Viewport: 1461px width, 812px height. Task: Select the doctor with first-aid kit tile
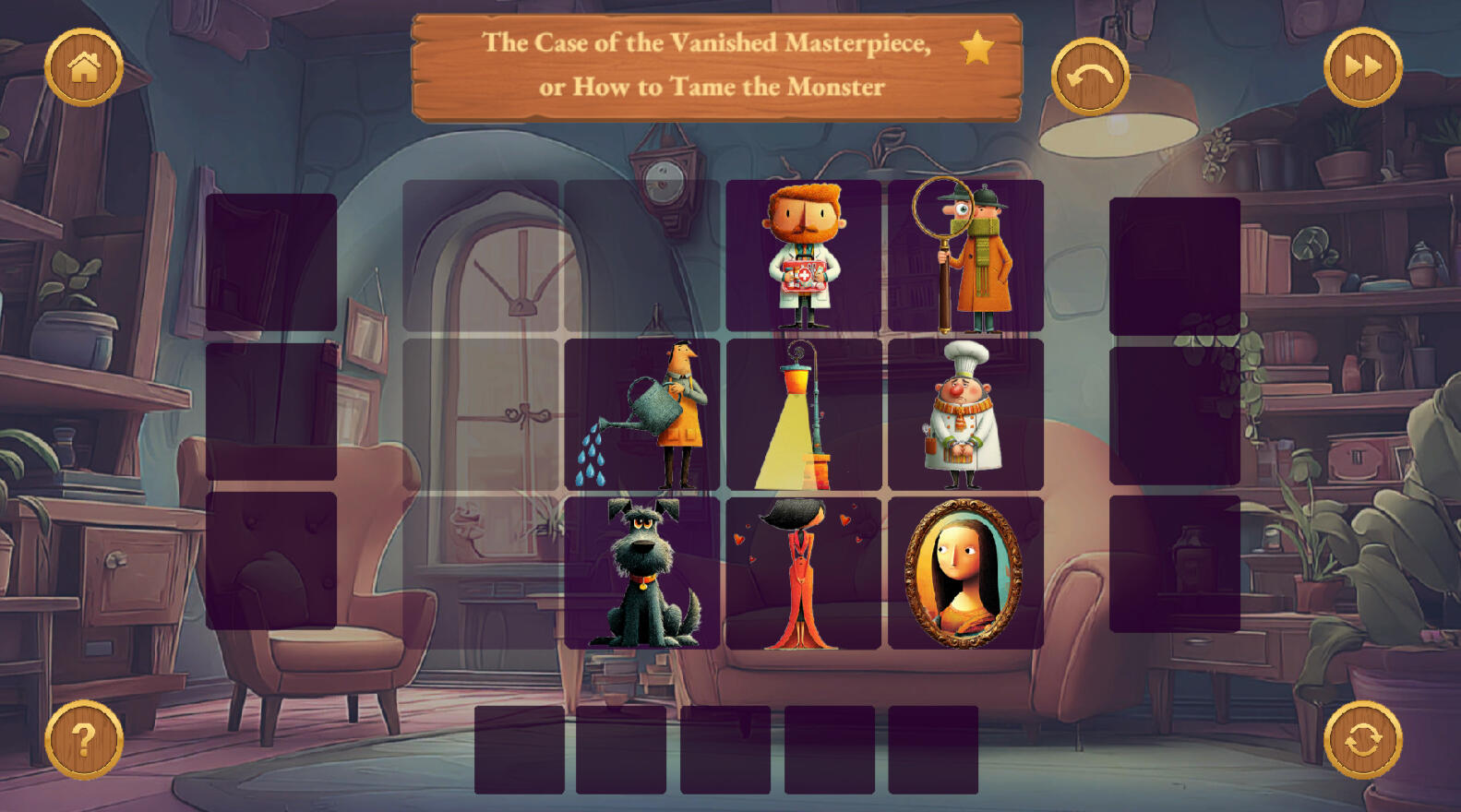click(x=803, y=256)
